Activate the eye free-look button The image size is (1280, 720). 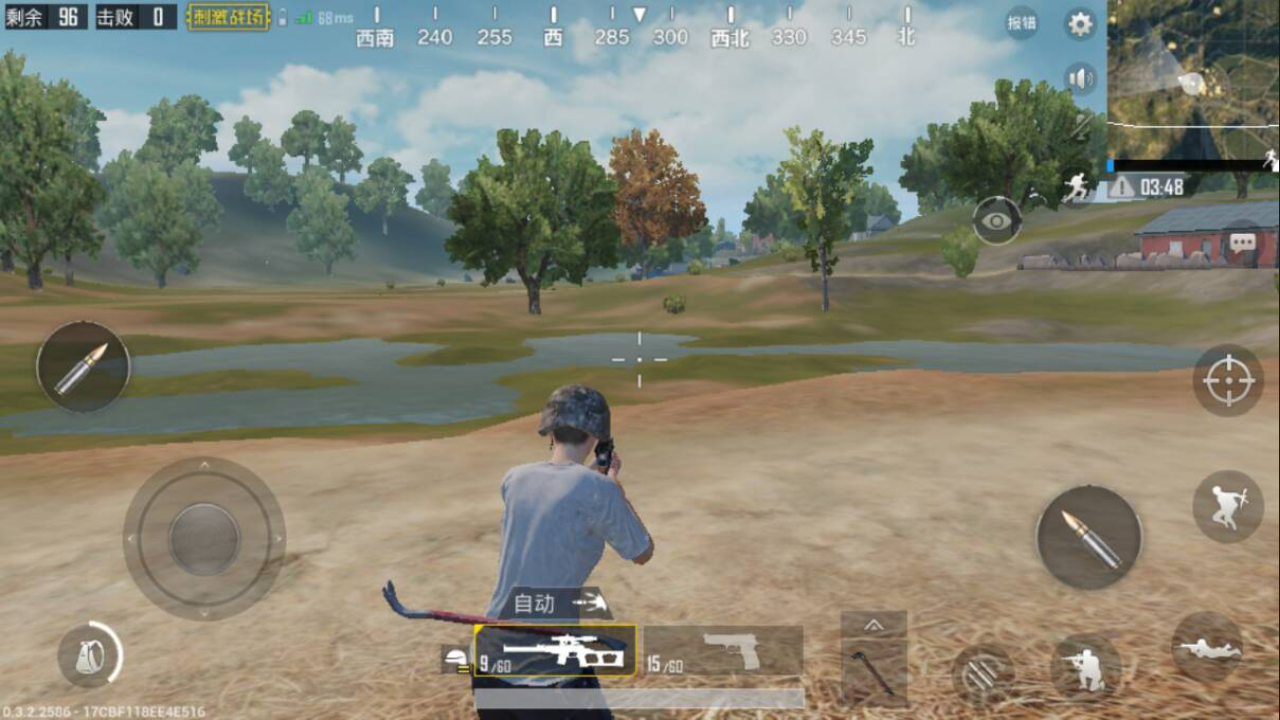[x=996, y=221]
